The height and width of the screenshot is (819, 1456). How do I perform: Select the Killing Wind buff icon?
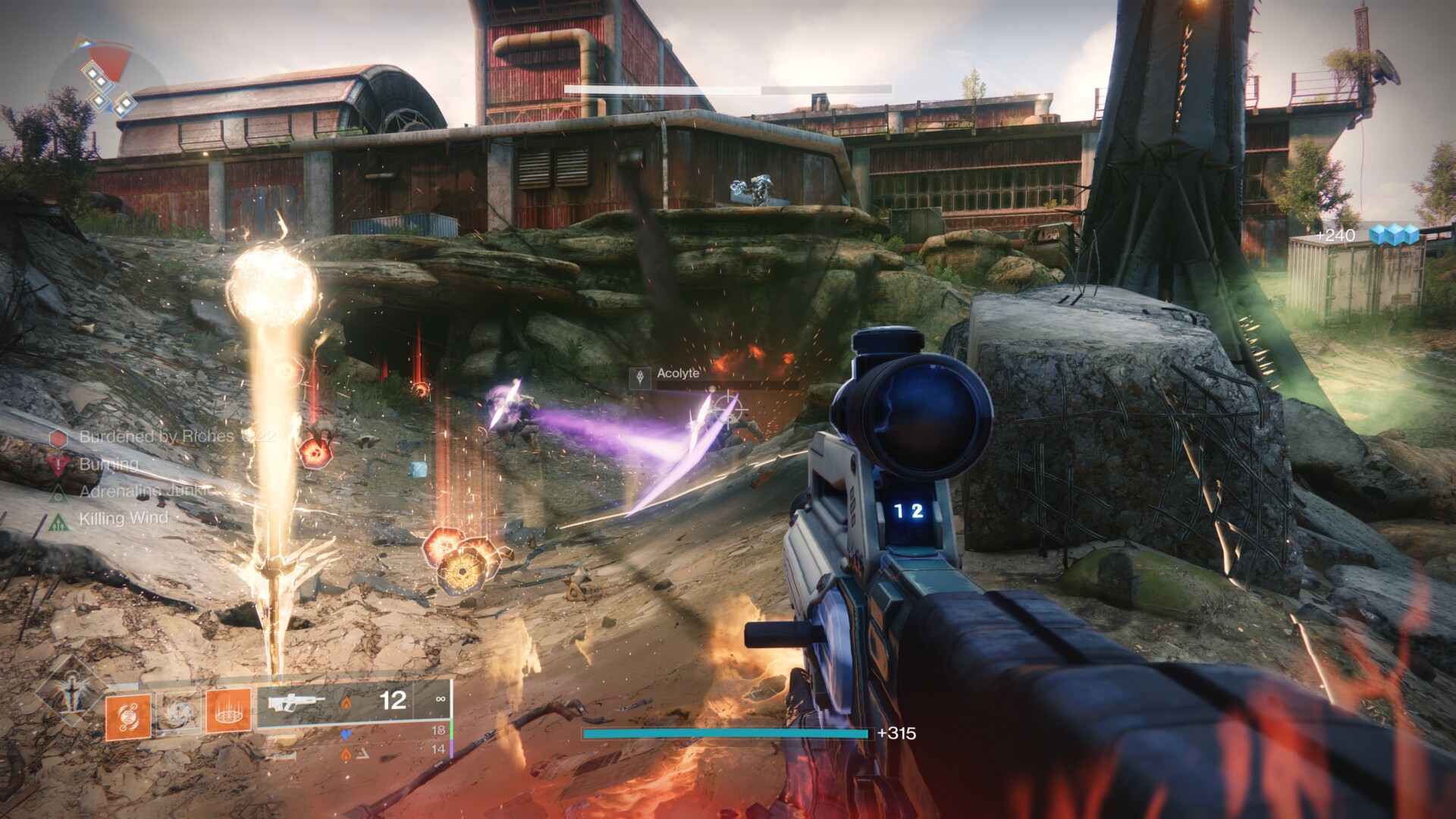click(58, 520)
